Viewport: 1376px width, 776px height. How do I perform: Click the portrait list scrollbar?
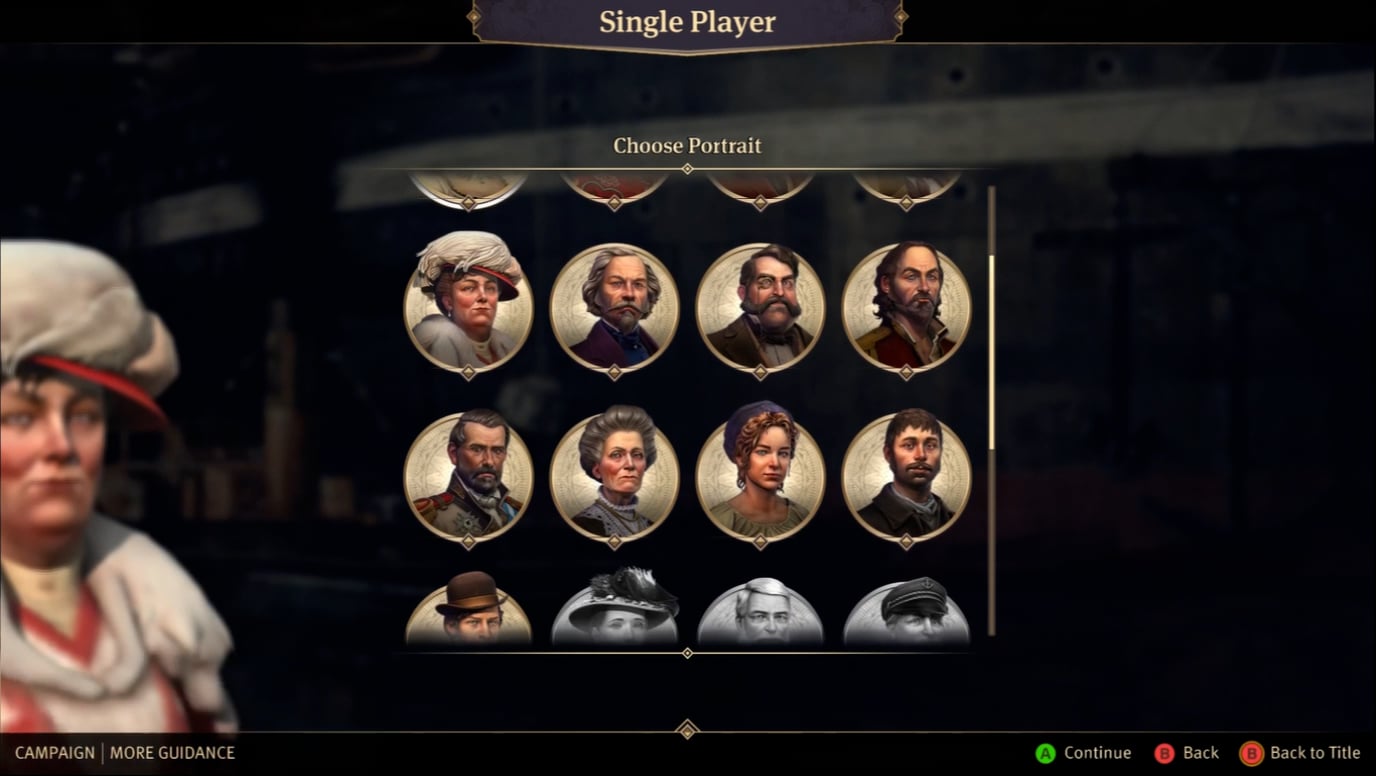coord(991,350)
